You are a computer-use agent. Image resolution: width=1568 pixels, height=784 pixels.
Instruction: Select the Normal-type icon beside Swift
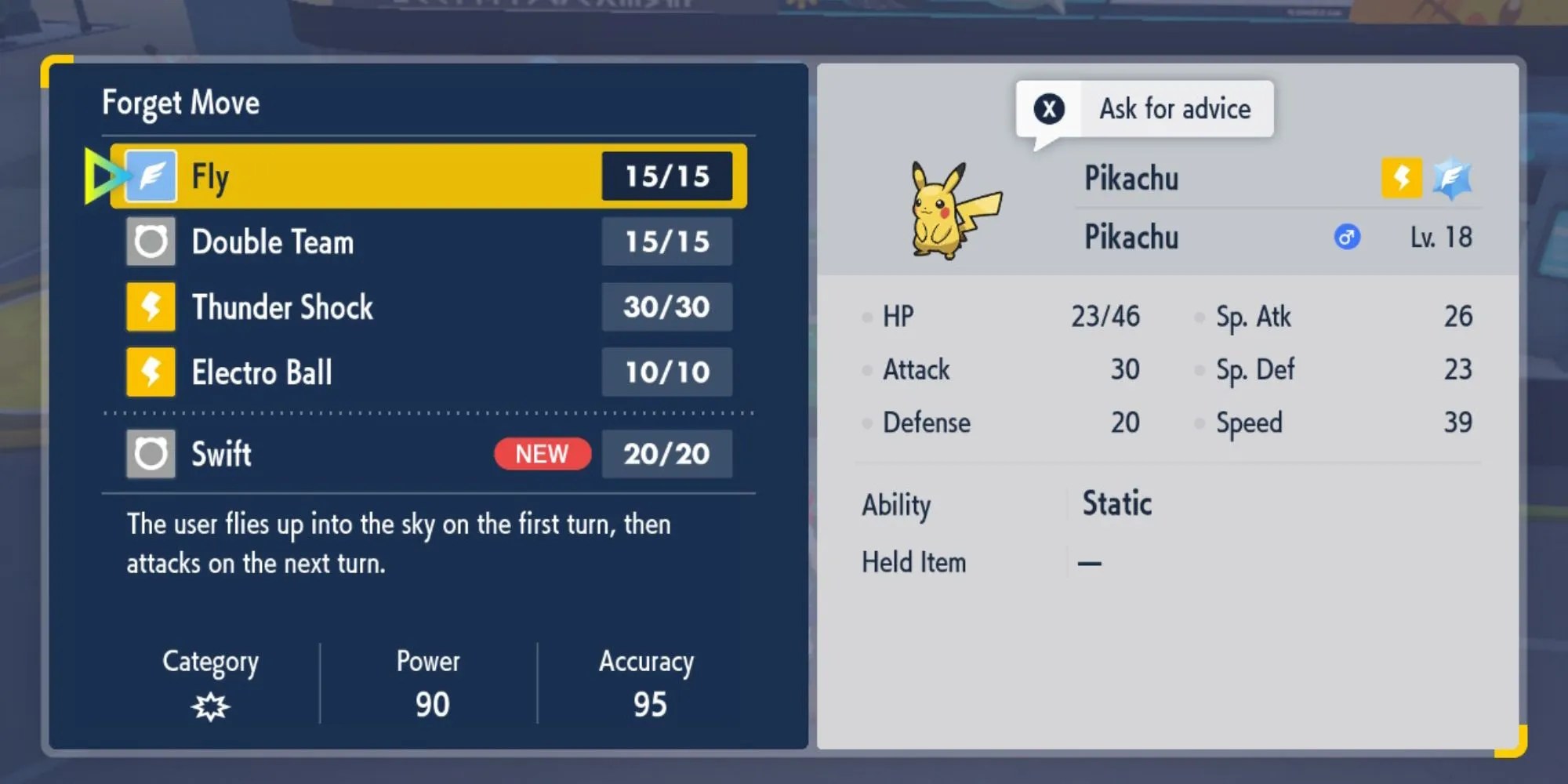pos(150,453)
